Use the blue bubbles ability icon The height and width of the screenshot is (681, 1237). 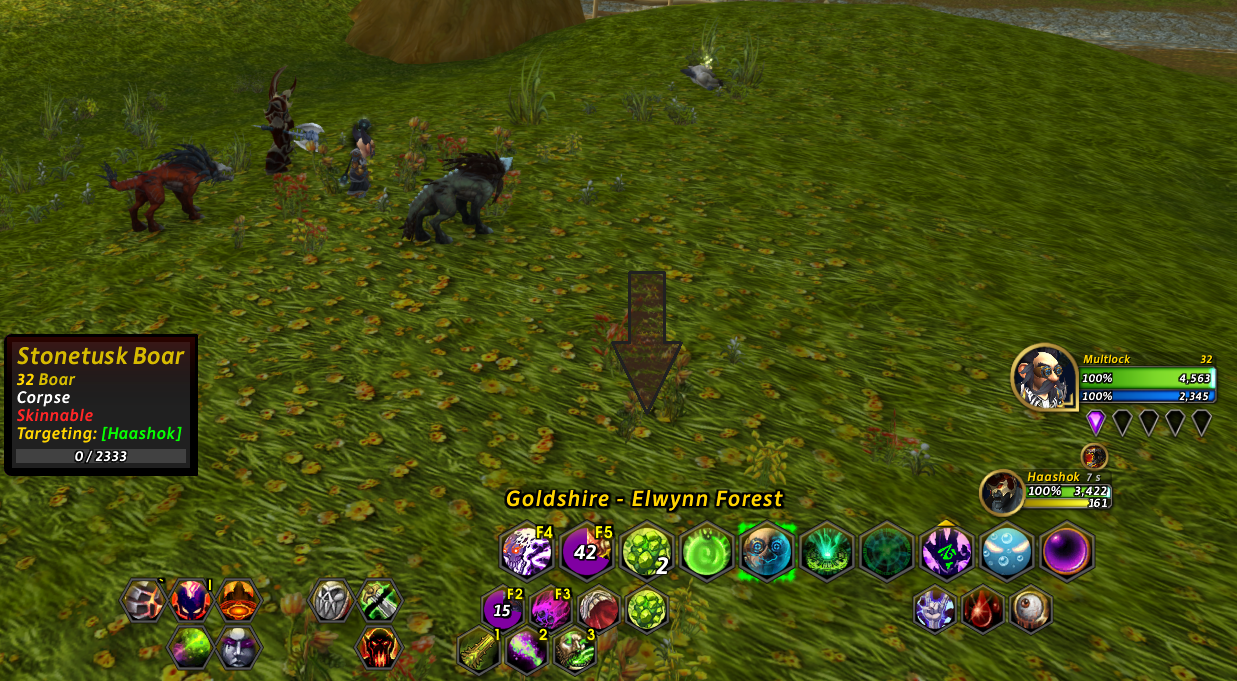click(x=1007, y=551)
